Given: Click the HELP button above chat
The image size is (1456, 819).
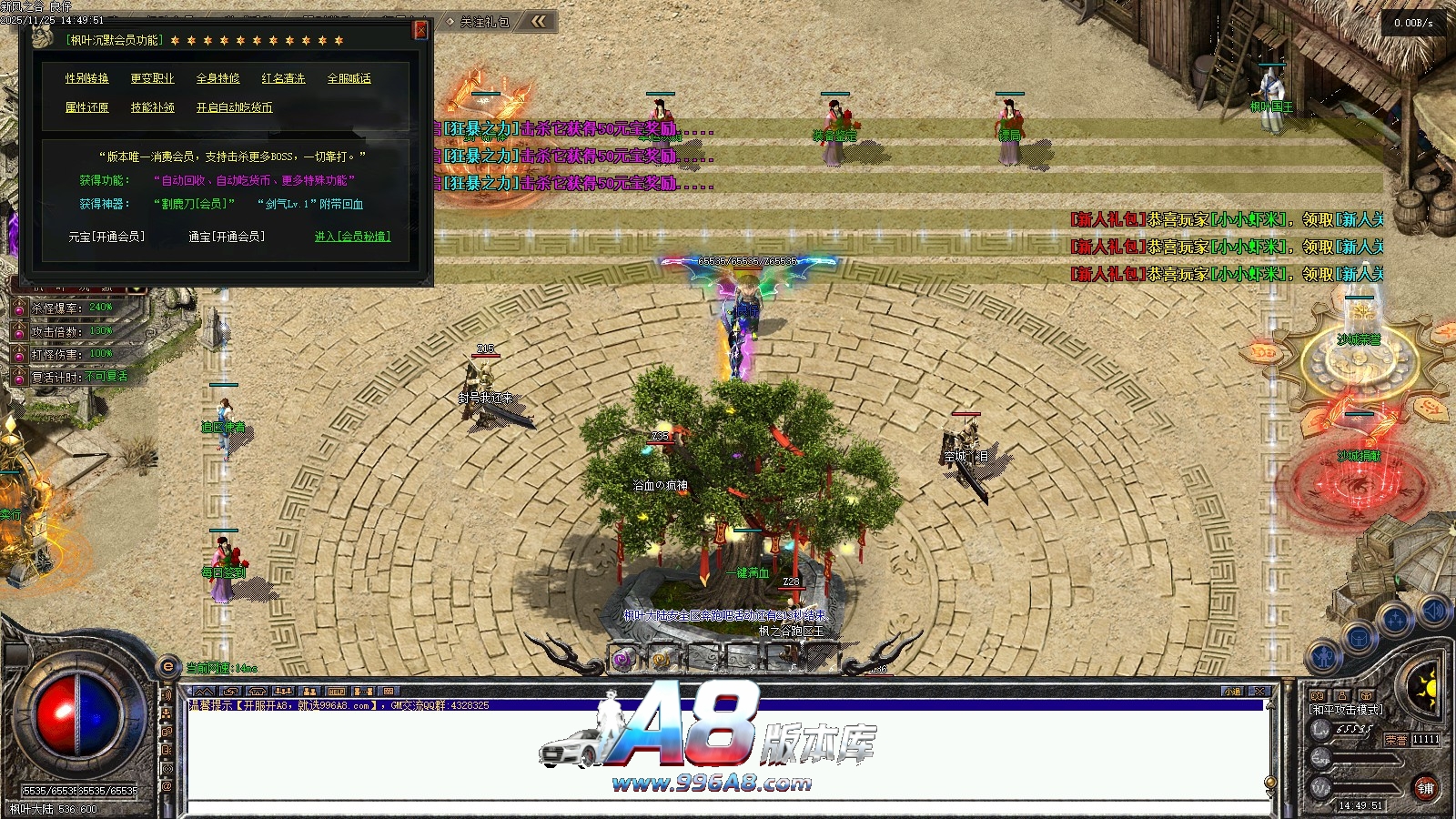Looking at the screenshot, I should pyautogui.click(x=336, y=692).
